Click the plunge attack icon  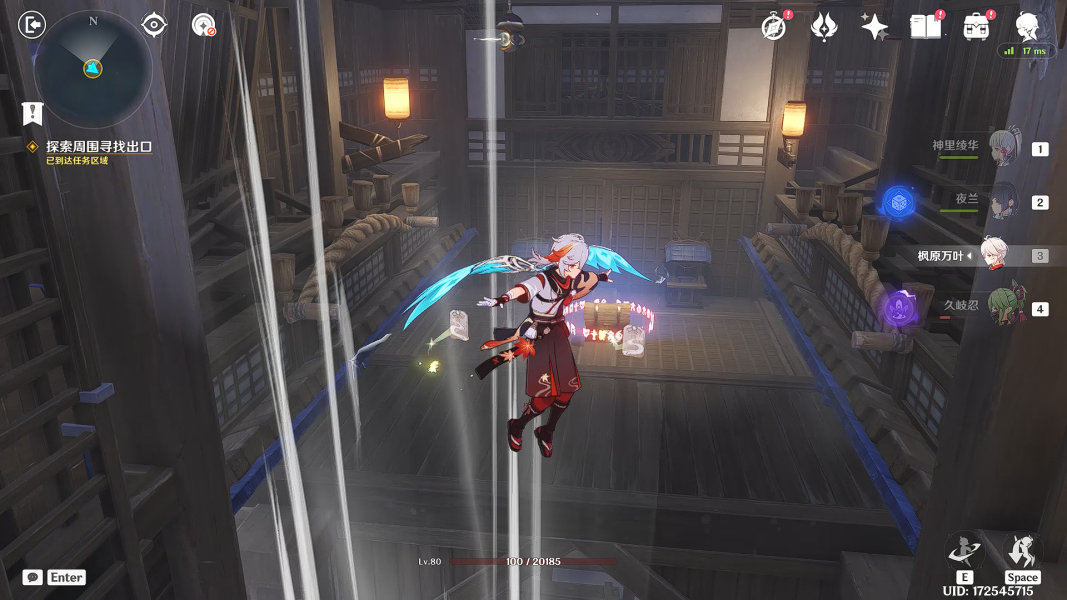click(1022, 551)
